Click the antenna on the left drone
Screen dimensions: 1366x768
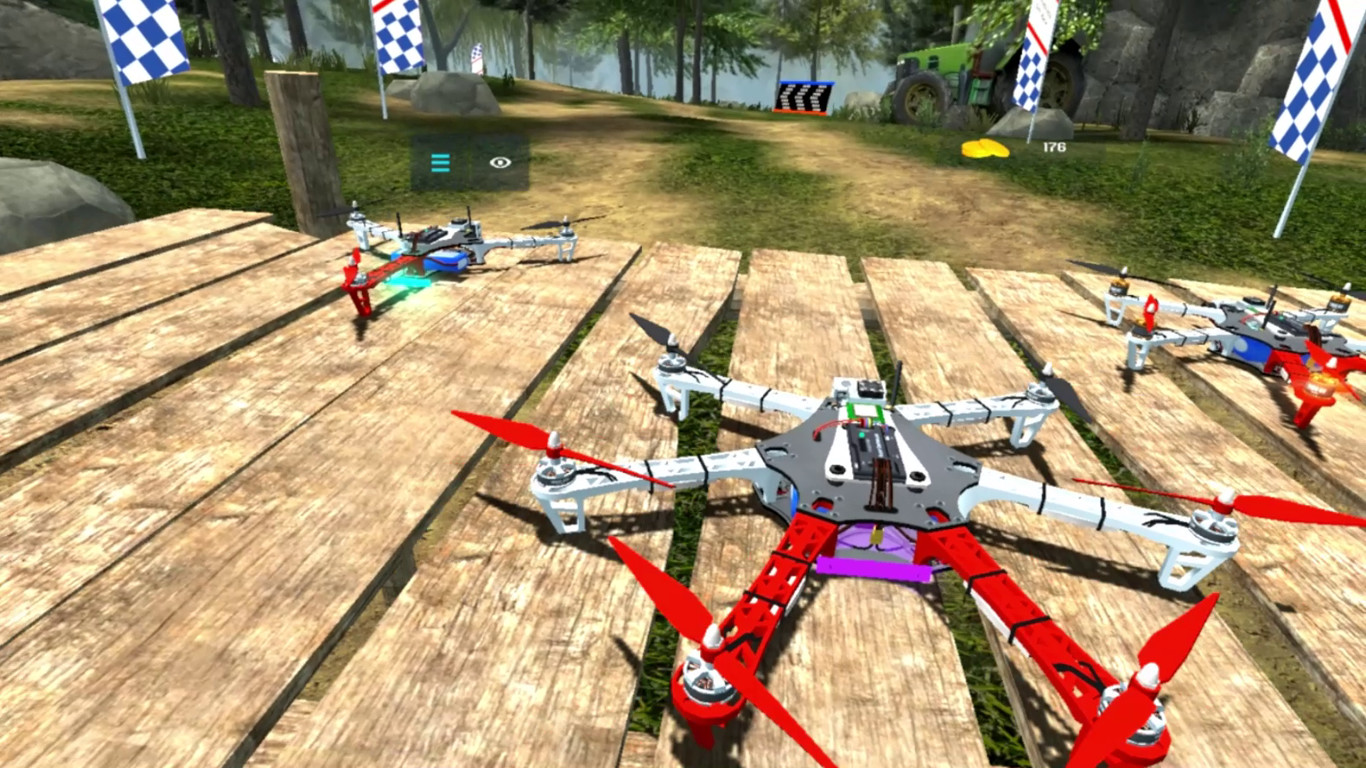pyautogui.click(x=400, y=225)
